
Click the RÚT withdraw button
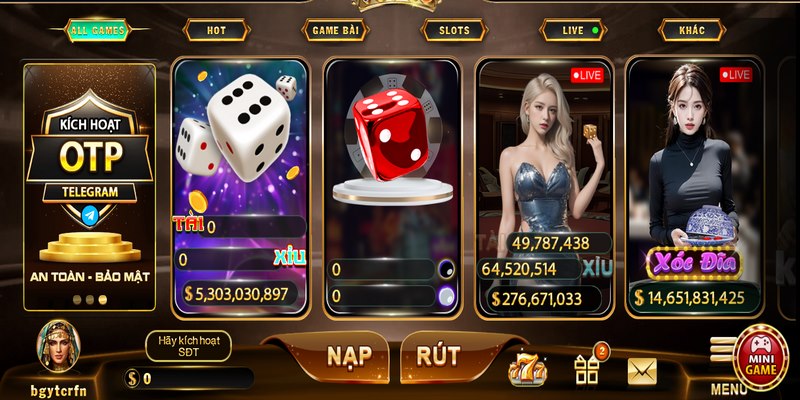pyautogui.click(x=438, y=355)
